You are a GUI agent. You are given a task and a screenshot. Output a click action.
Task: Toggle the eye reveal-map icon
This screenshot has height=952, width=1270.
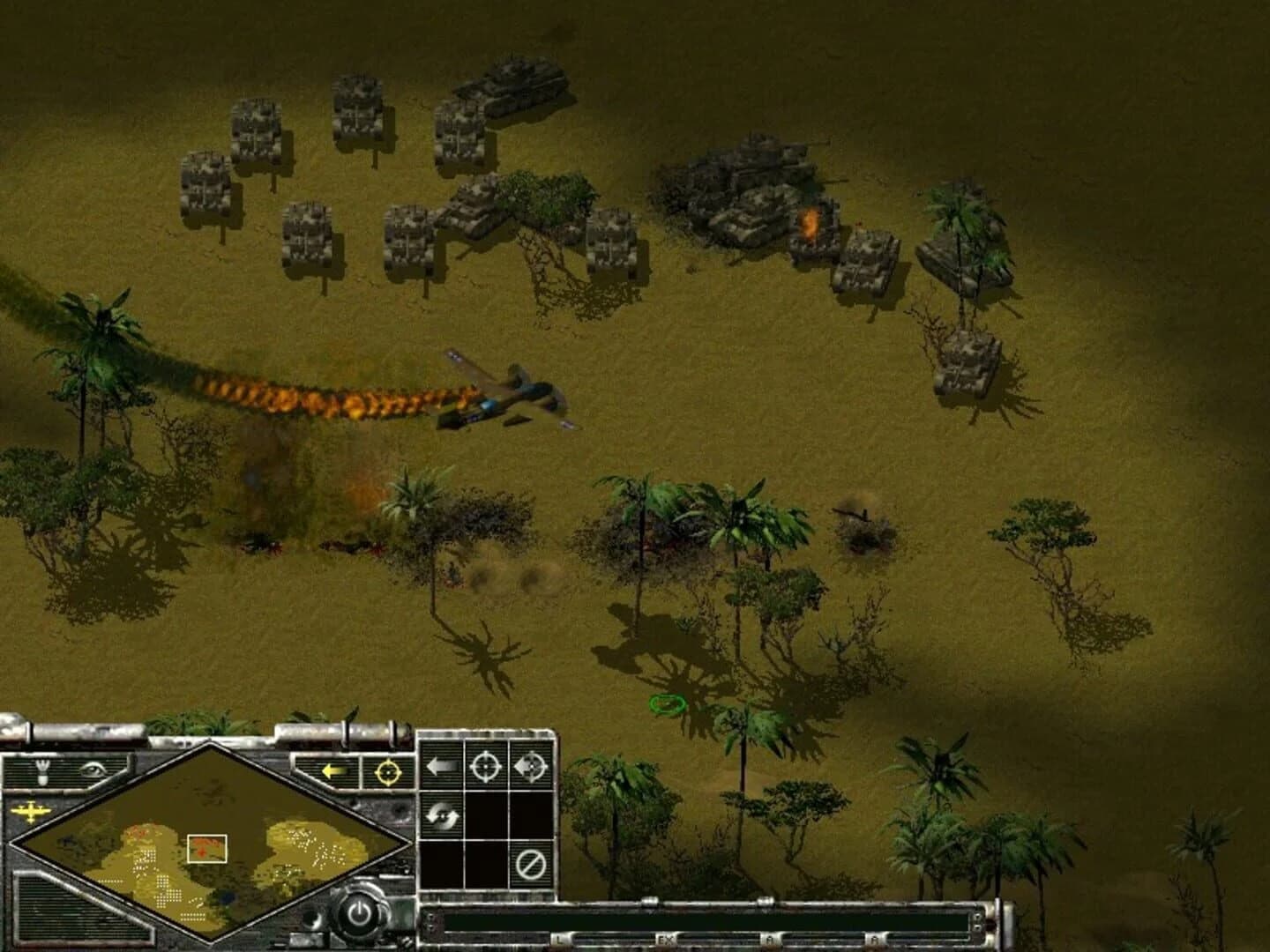click(x=93, y=770)
